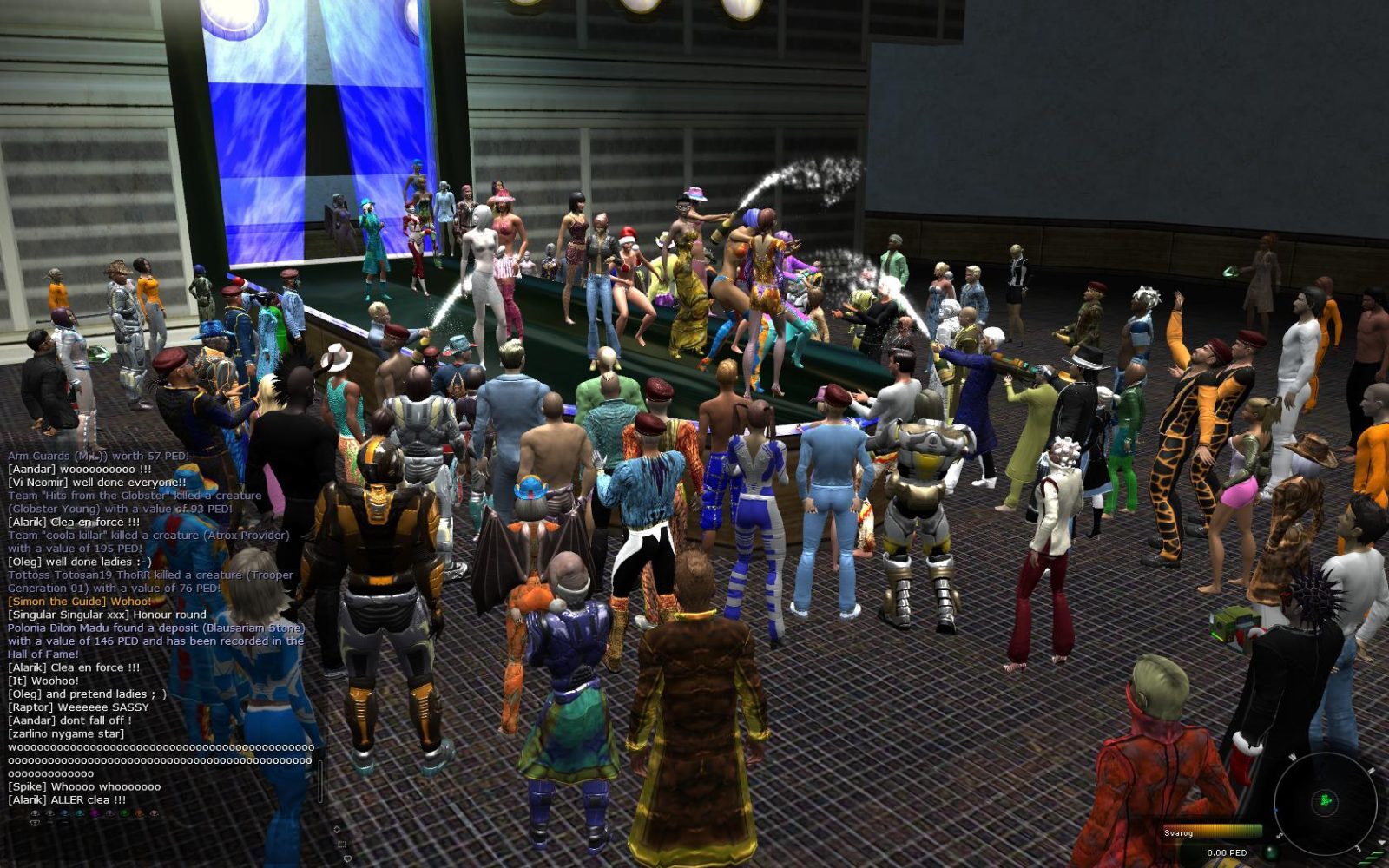1389x868 pixels.
Task: Open the trophy icon below the chat channels
Action: (x=35, y=823)
